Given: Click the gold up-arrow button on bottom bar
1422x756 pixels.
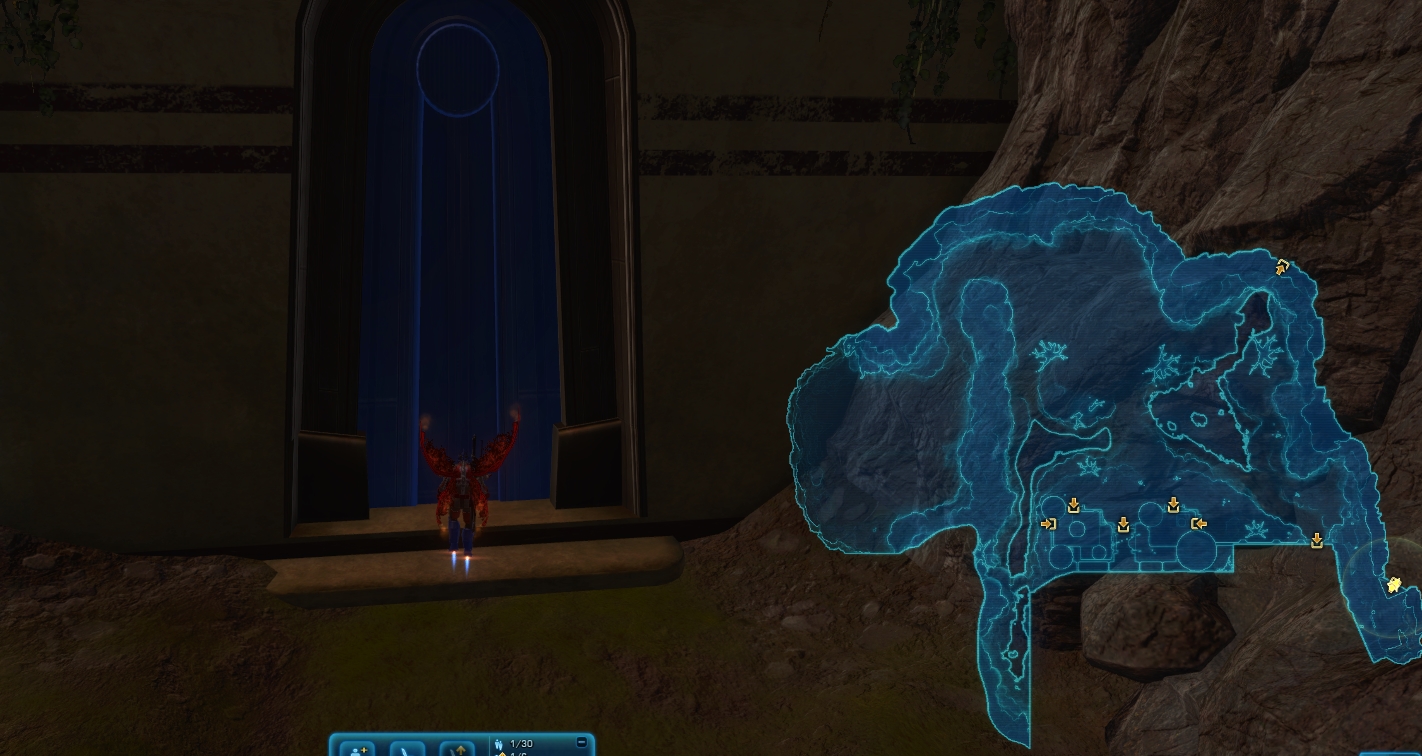Looking at the screenshot, I should [457, 749].
